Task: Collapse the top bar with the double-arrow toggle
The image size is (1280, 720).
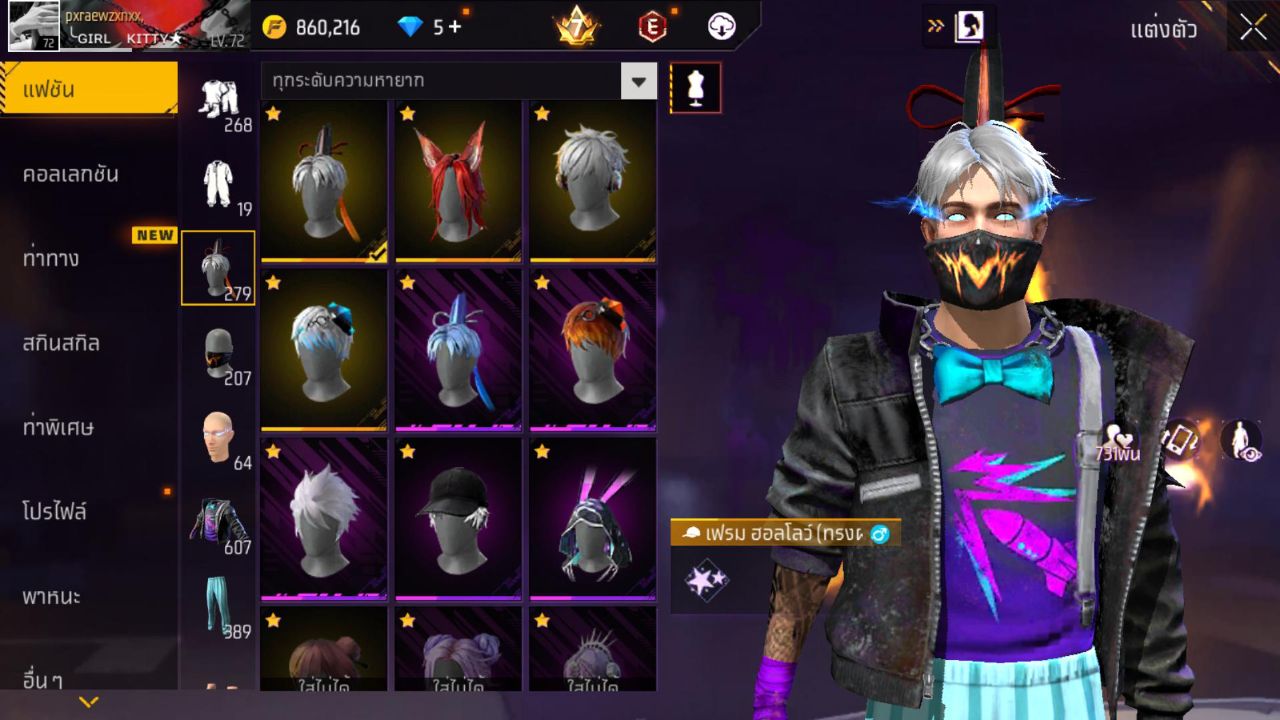Action: [x=935, y=24]
